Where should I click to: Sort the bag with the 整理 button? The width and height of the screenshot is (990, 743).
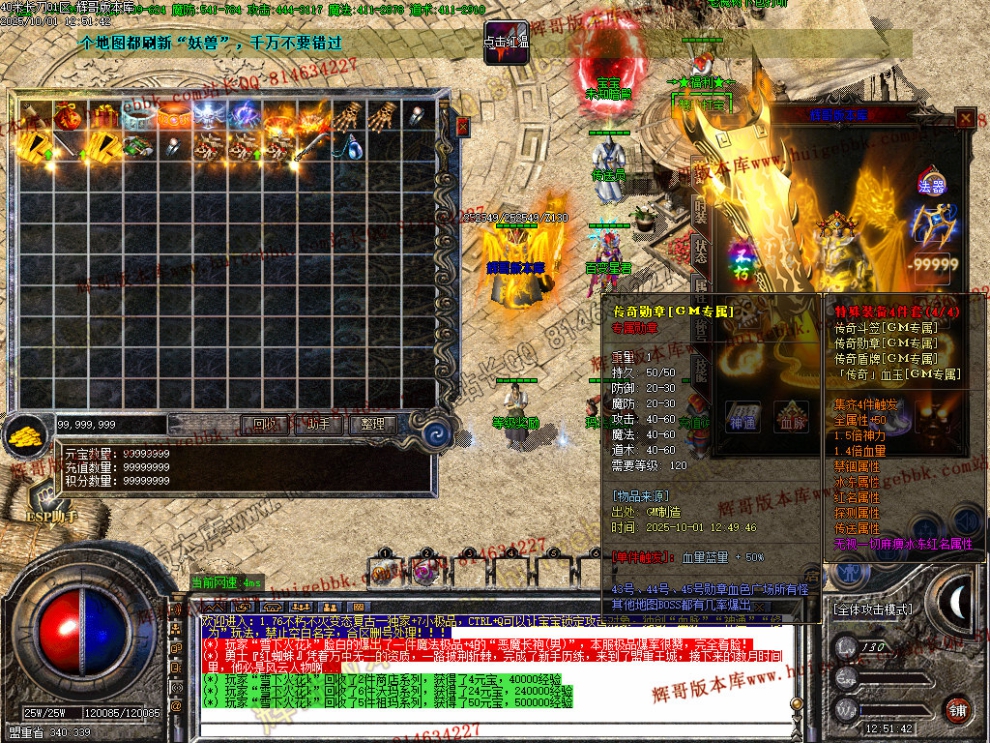pyautogui.click(x=373, y=424)
